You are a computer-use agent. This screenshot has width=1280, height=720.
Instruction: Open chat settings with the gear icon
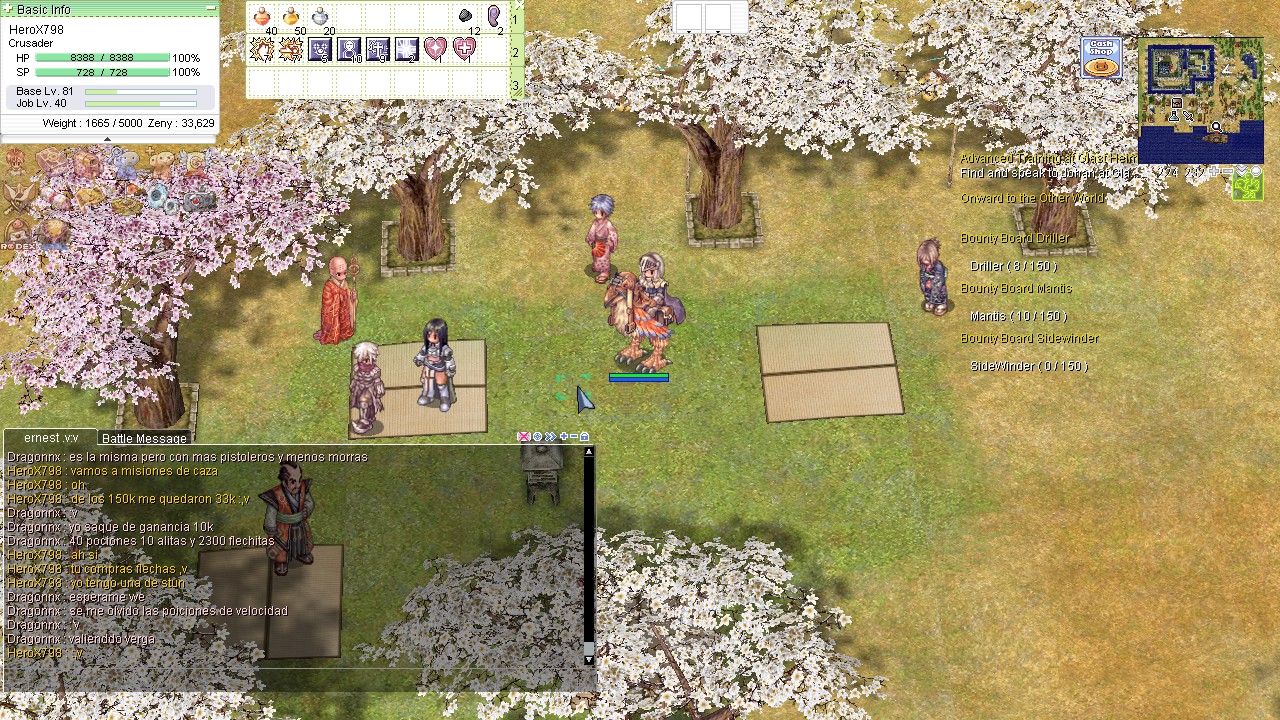pos(537,436)
